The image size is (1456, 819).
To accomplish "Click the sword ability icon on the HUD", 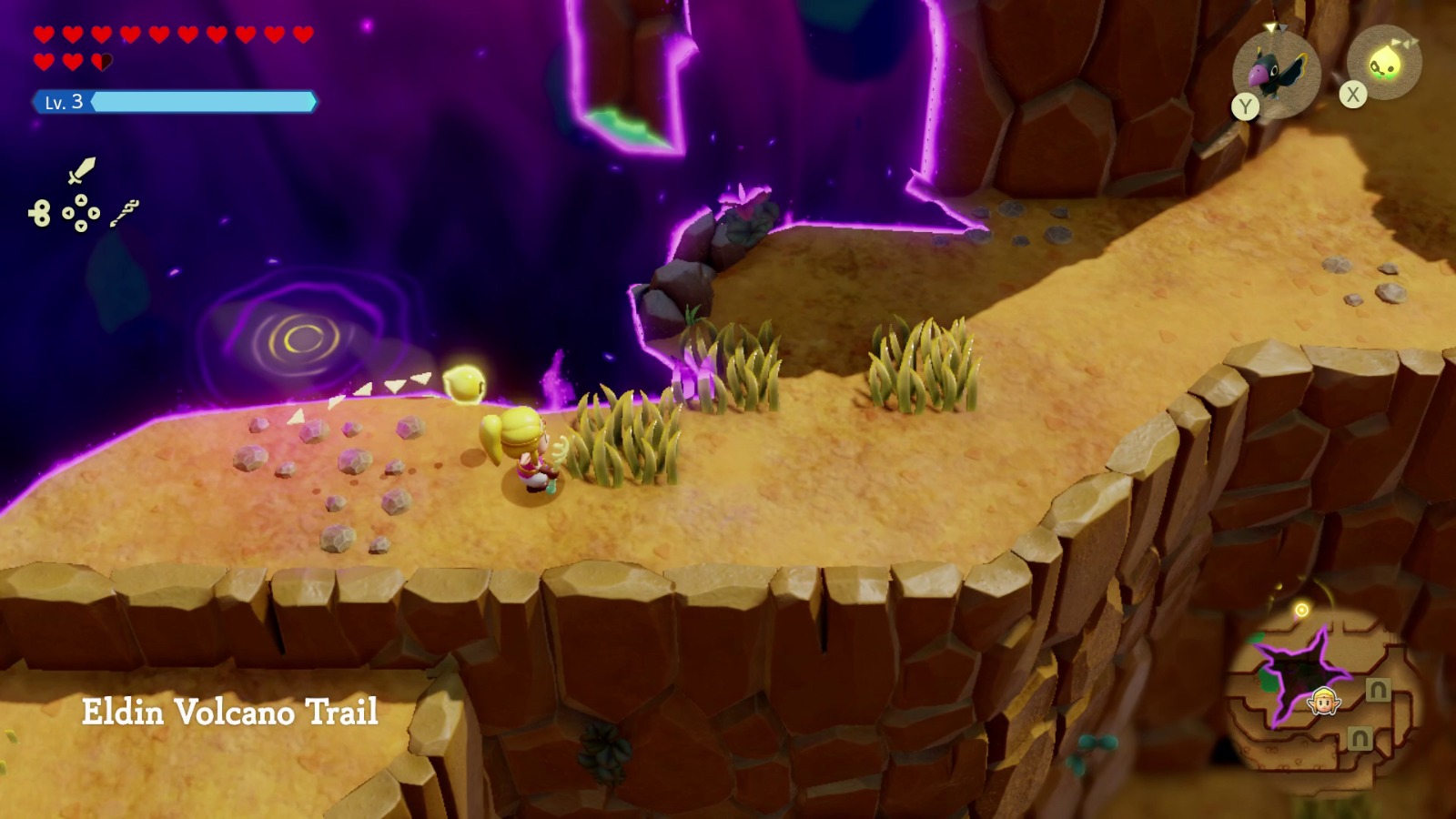I will (81, 170).
